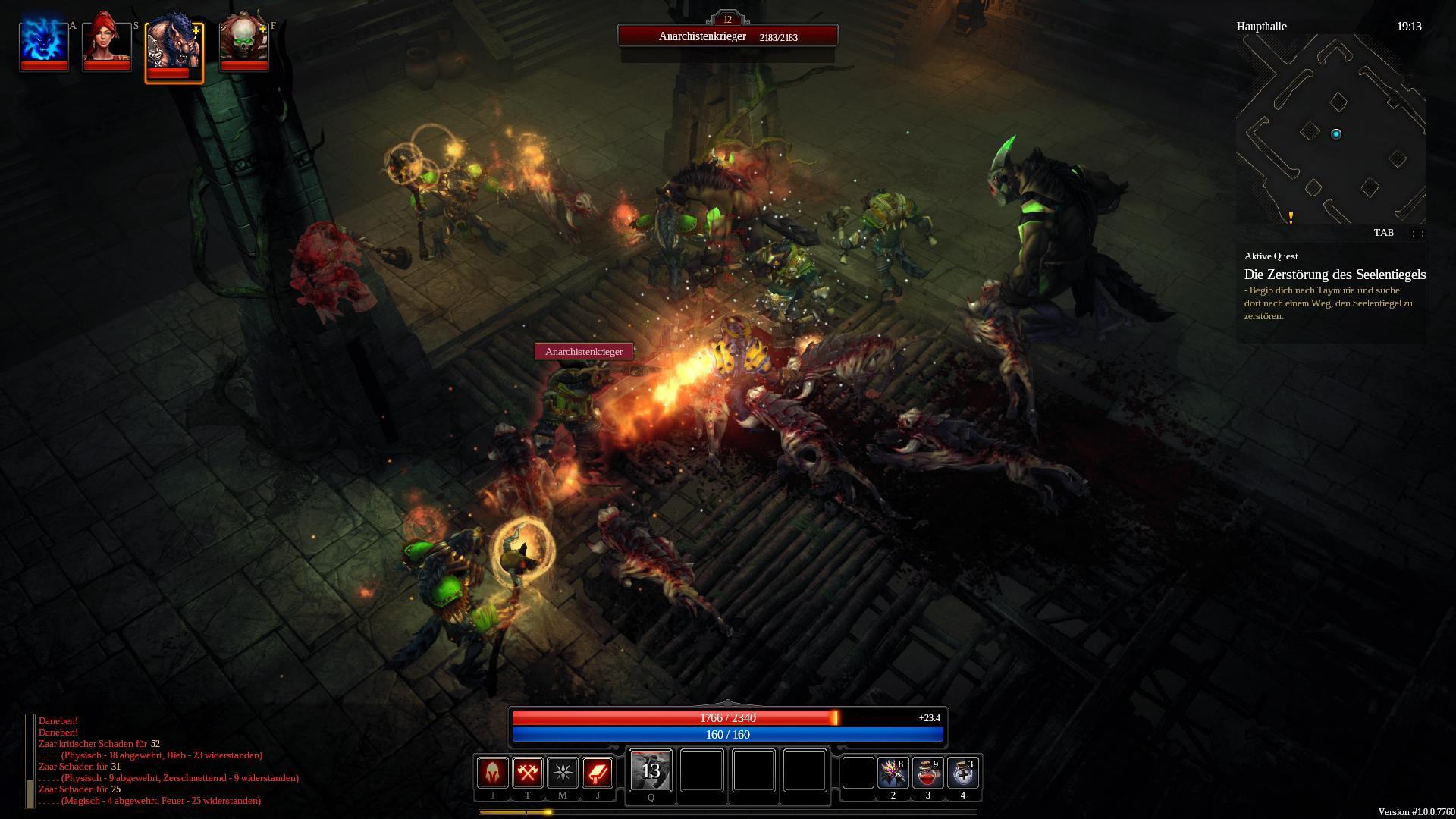Open the helmet character menu icon
The height and width of the screenshot is (819, 1456).
(x=493, y=773)
